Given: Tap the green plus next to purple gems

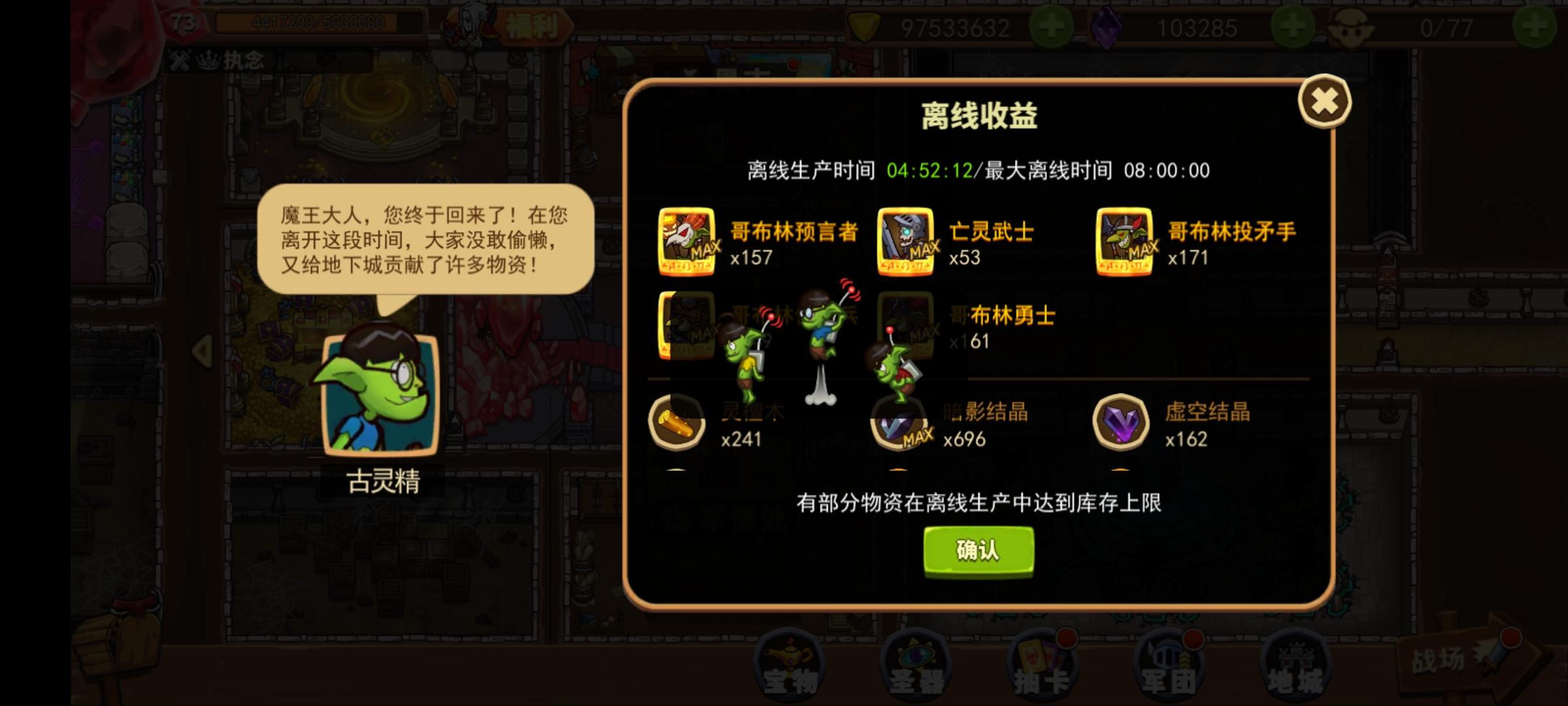Looking at the screenshot, I should 1293,27.
